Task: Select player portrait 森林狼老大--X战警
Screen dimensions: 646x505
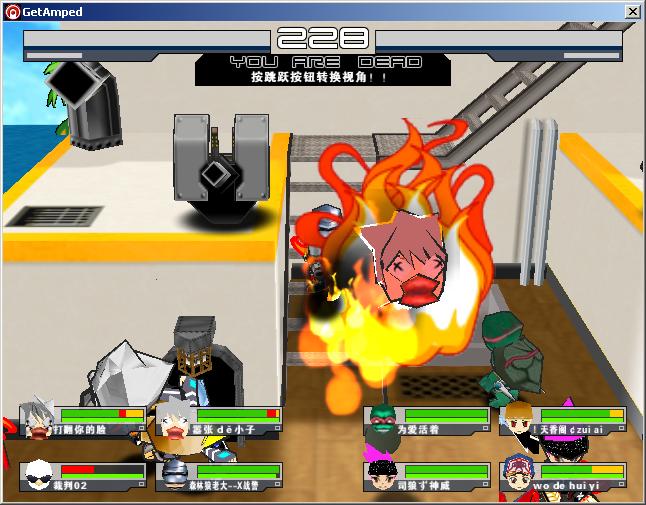Action: click(x=174, y=475)
